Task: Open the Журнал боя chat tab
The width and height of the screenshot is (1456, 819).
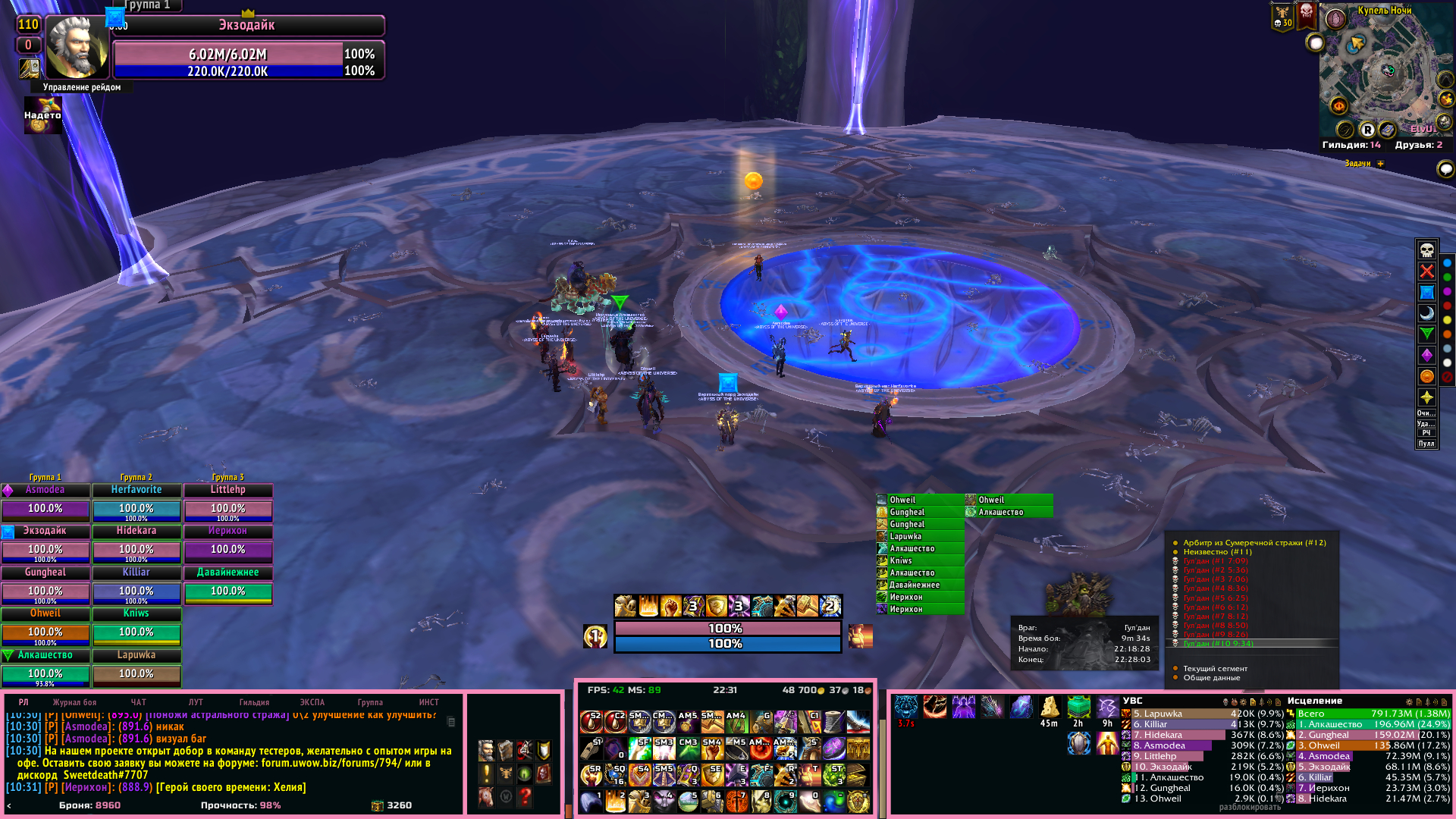Action: (x=74, y=702)
